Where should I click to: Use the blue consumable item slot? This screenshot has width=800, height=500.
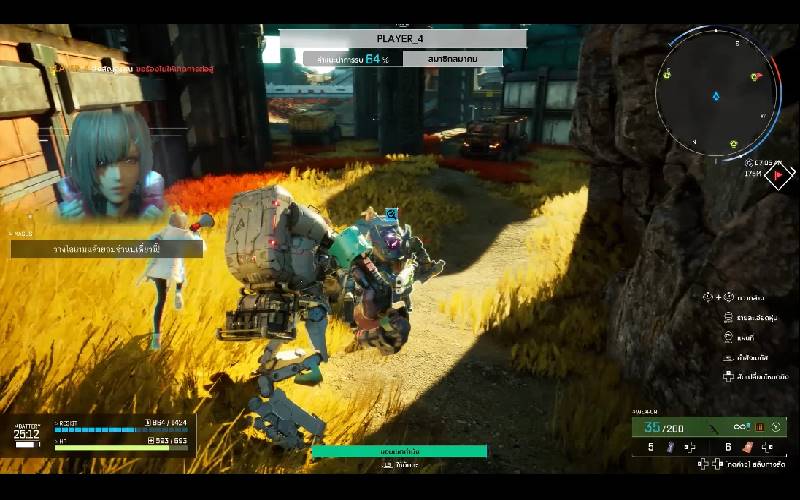coord(669,447)
